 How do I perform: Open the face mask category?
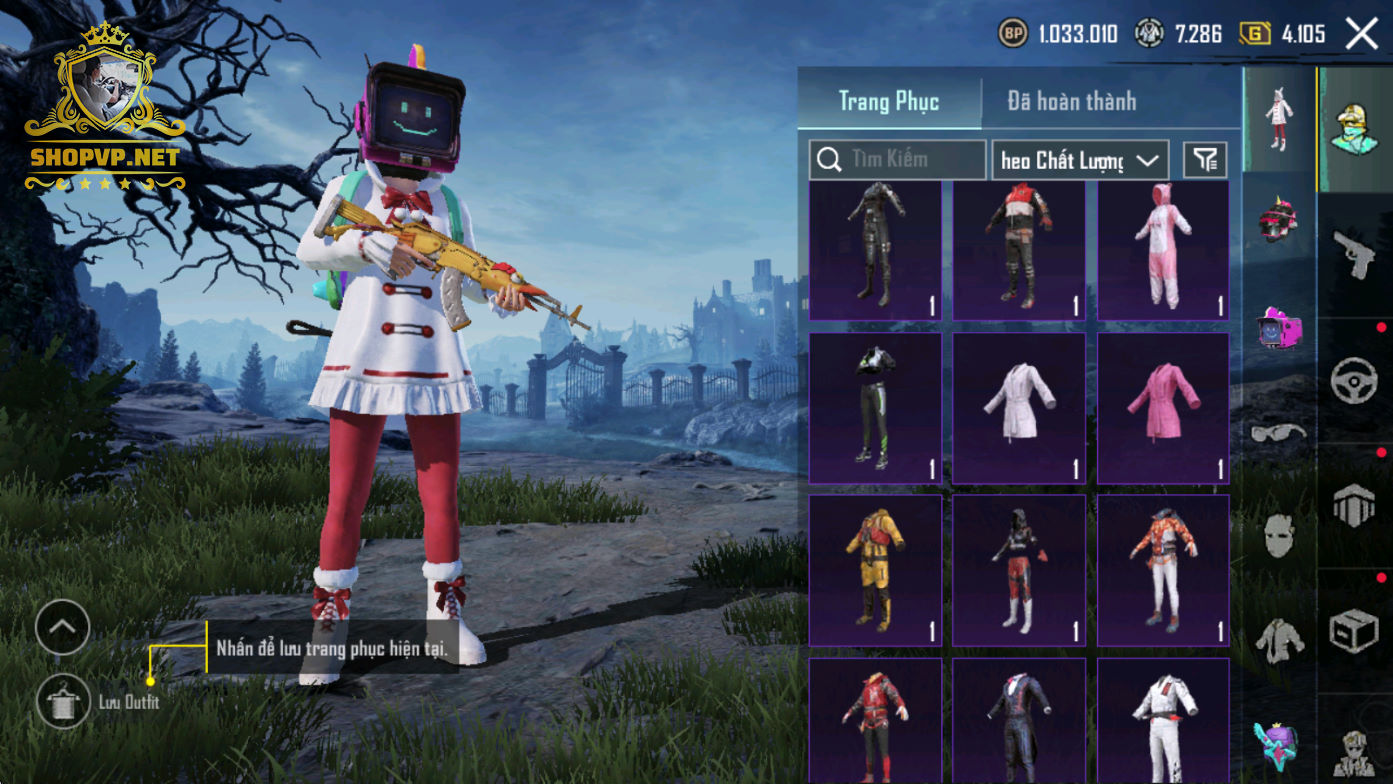pyautogui.click(x=1279, y=536)
